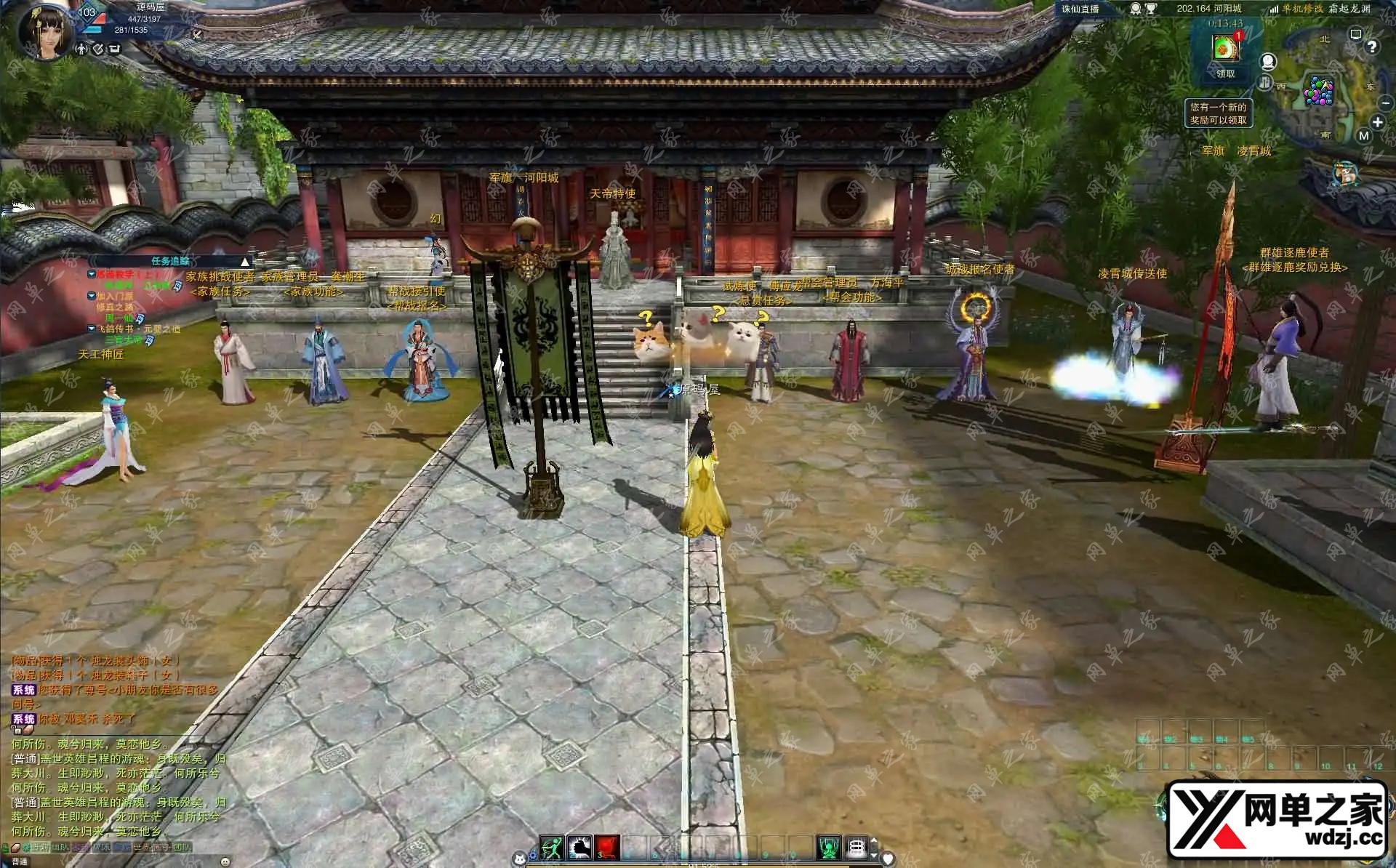This screenshot has height=868, width=1396.
Task: Open the player character portrait
Action: pos(45,31)
